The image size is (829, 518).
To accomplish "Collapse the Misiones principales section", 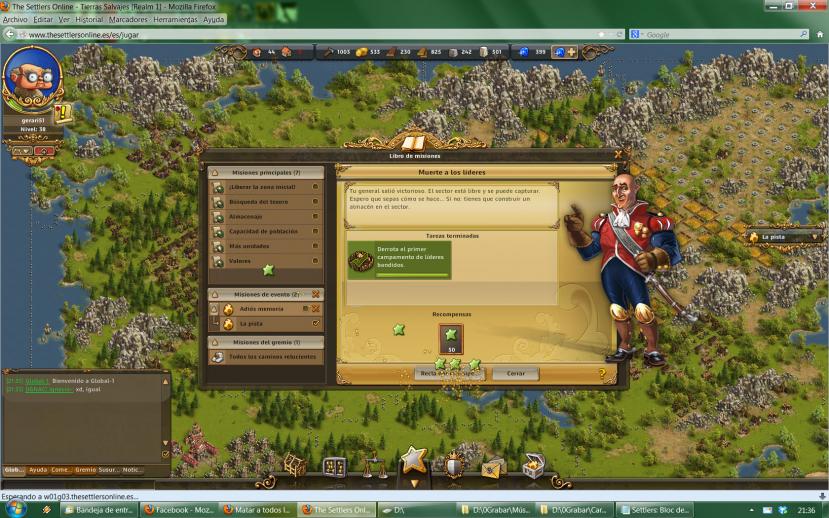I will click(216, 172).
